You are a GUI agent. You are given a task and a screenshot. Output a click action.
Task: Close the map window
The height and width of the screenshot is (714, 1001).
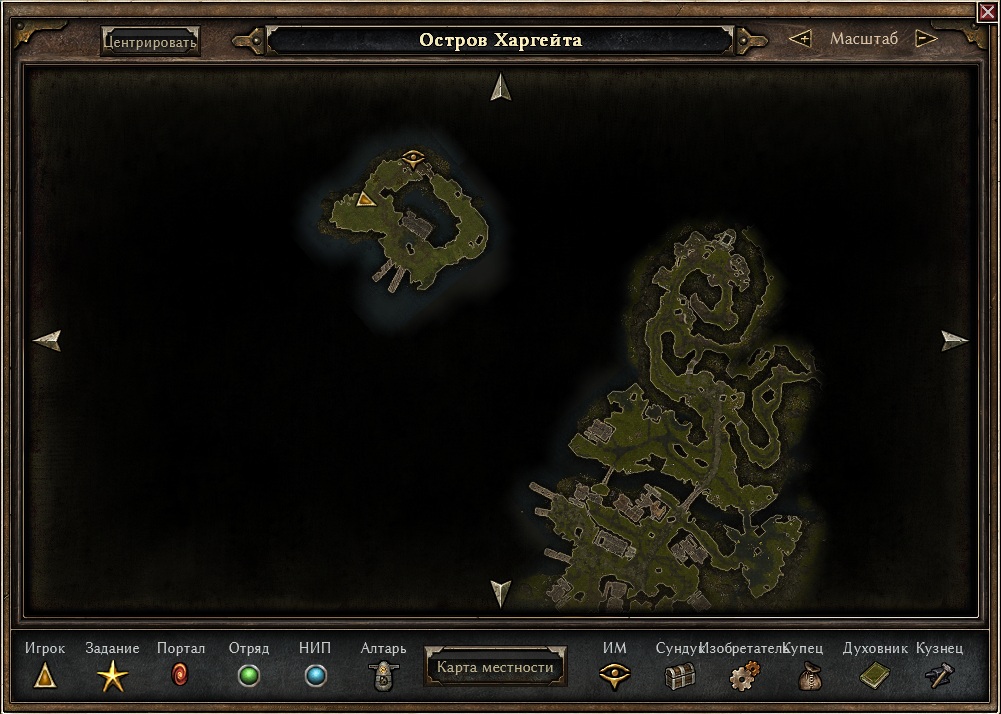[988, 11]
